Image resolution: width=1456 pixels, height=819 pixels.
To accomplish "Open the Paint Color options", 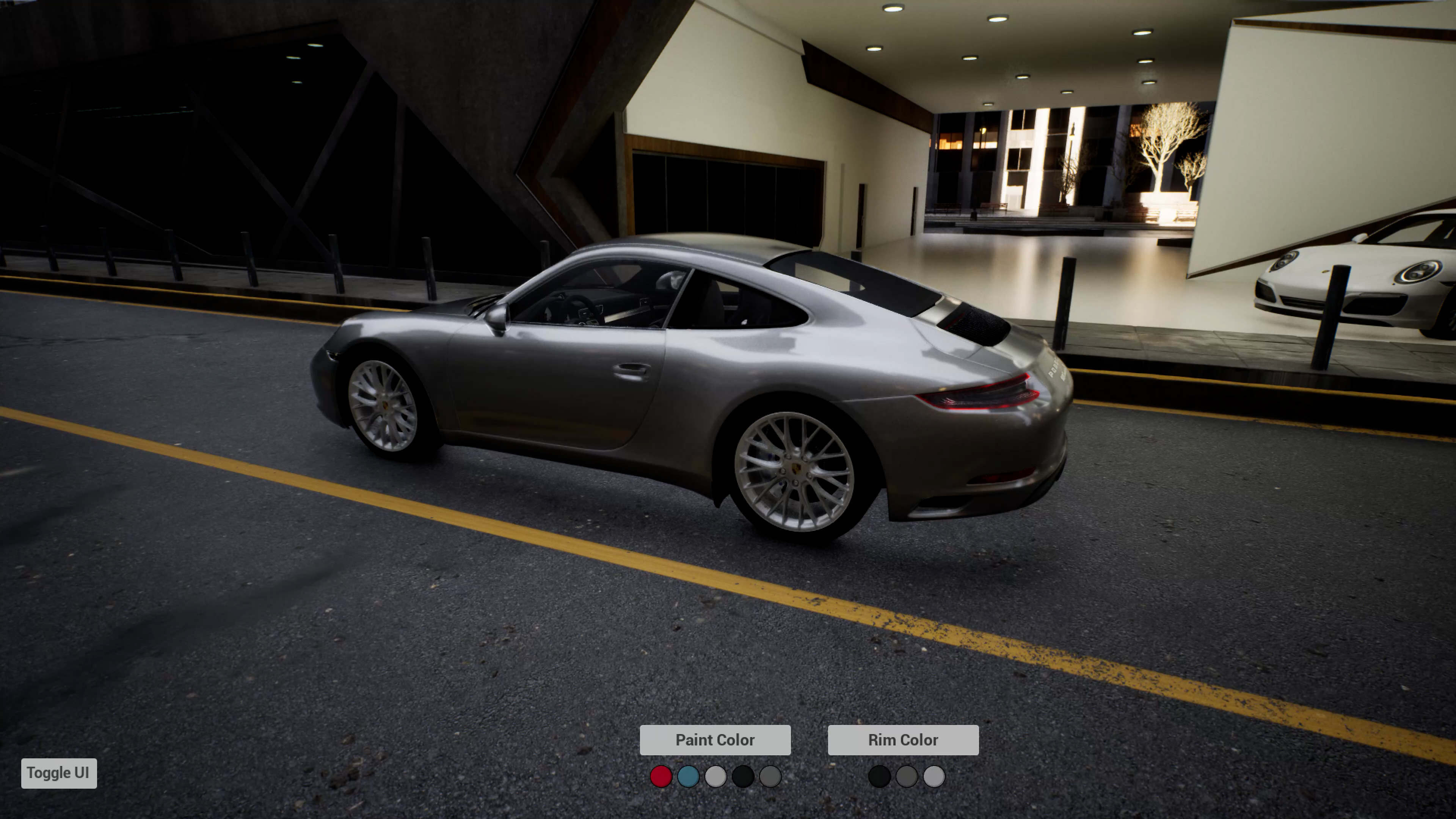I will [714, 740].
